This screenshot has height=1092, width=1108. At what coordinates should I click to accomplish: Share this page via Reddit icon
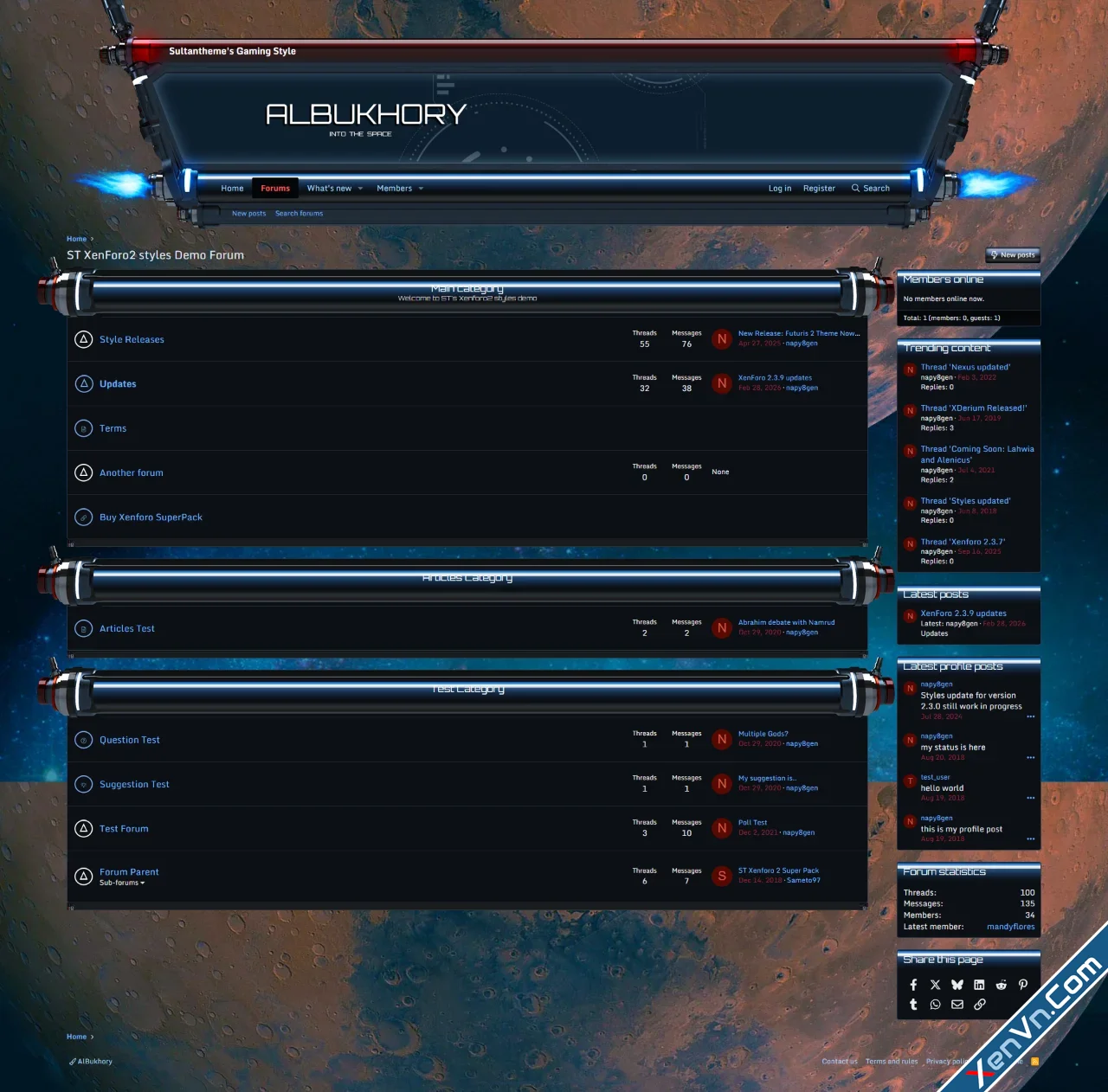point(1001,985)
